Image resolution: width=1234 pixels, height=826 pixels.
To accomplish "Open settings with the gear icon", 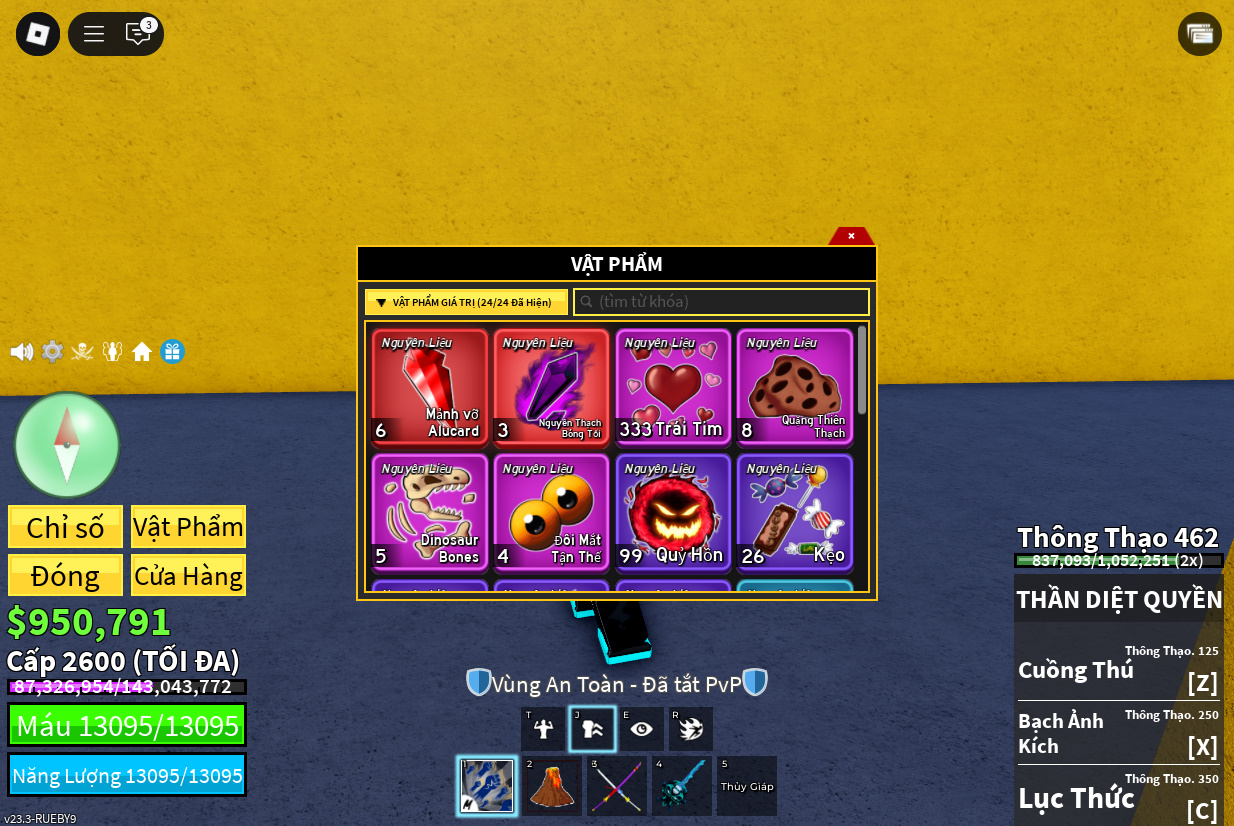I will coord(52,352).
